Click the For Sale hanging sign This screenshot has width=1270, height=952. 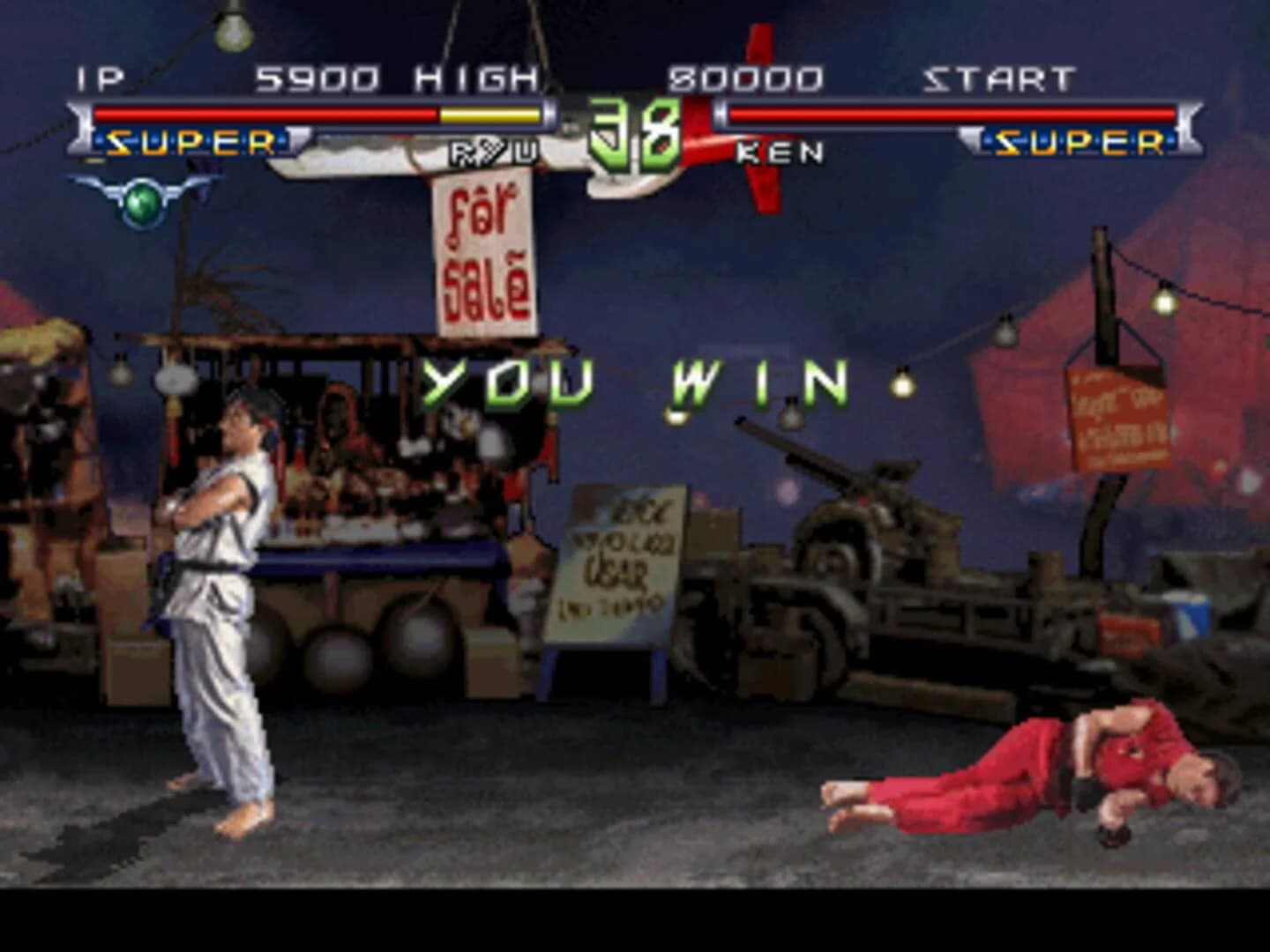point(486,256)
